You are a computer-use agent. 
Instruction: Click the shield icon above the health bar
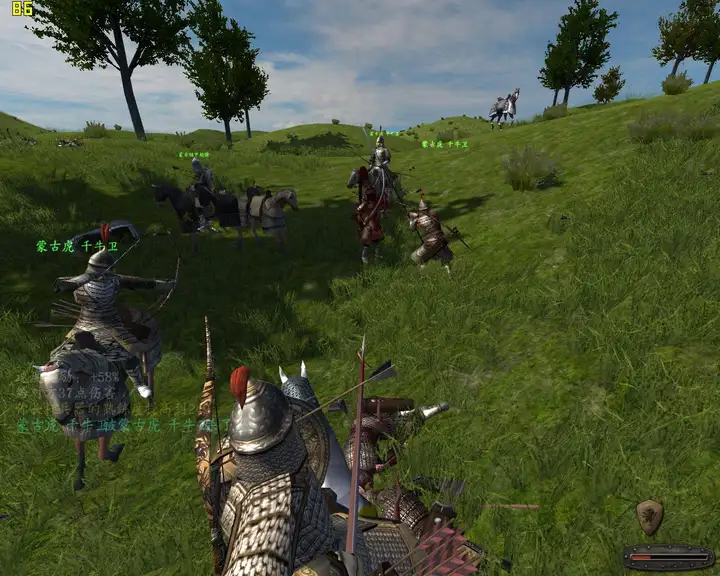649,516
